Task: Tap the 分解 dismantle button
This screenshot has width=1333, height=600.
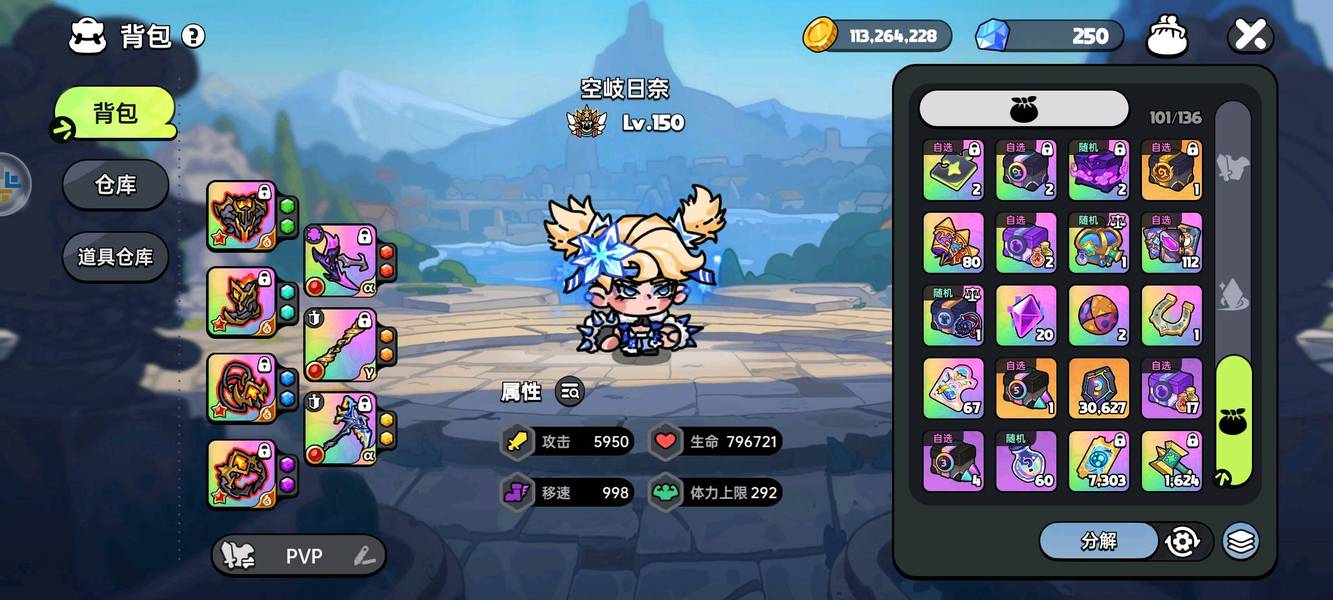Action: click(x=1098, y=541)
